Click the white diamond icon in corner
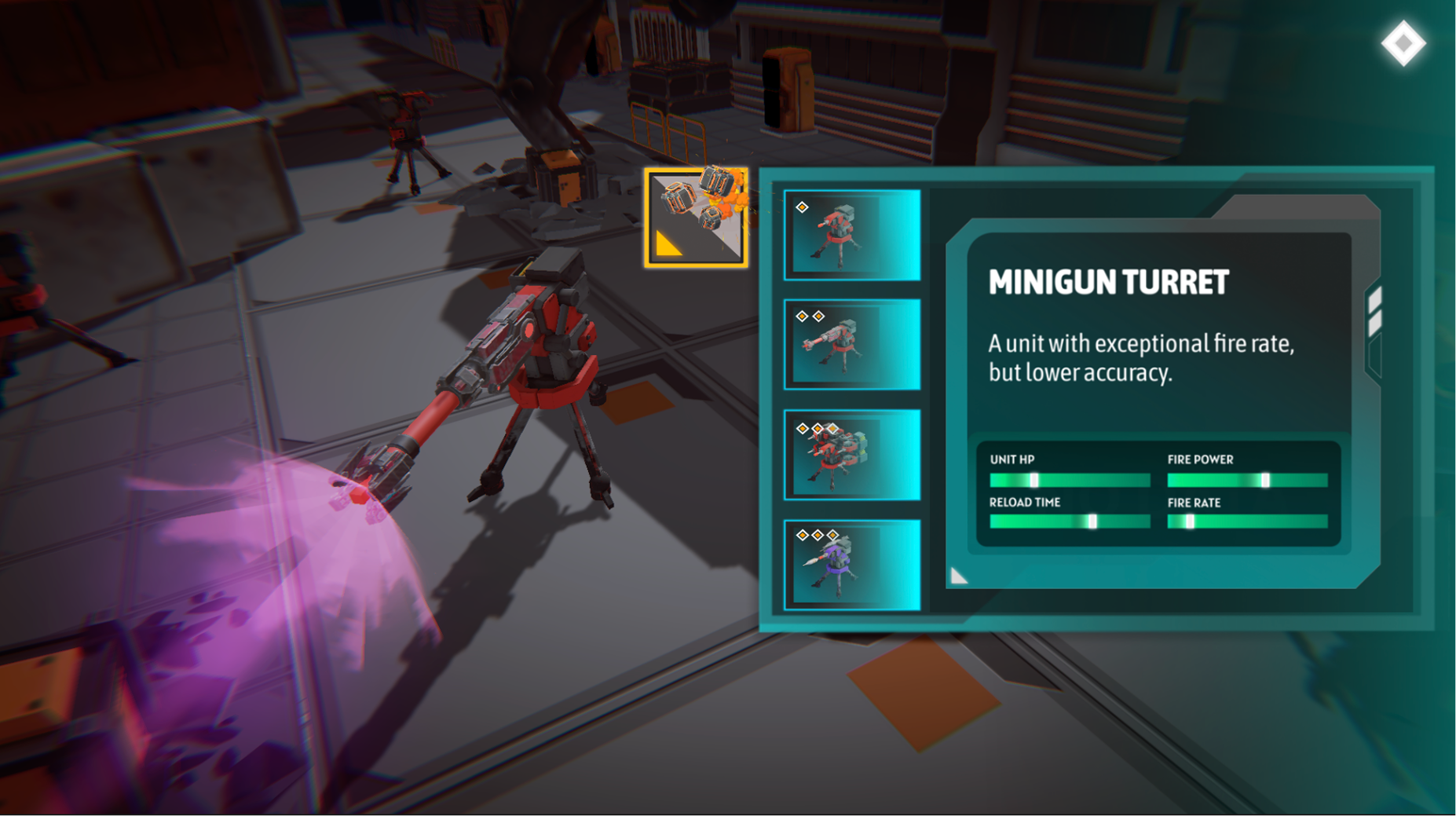The height and width of the screenshot is (816, 1456). tap(1403, 43)
